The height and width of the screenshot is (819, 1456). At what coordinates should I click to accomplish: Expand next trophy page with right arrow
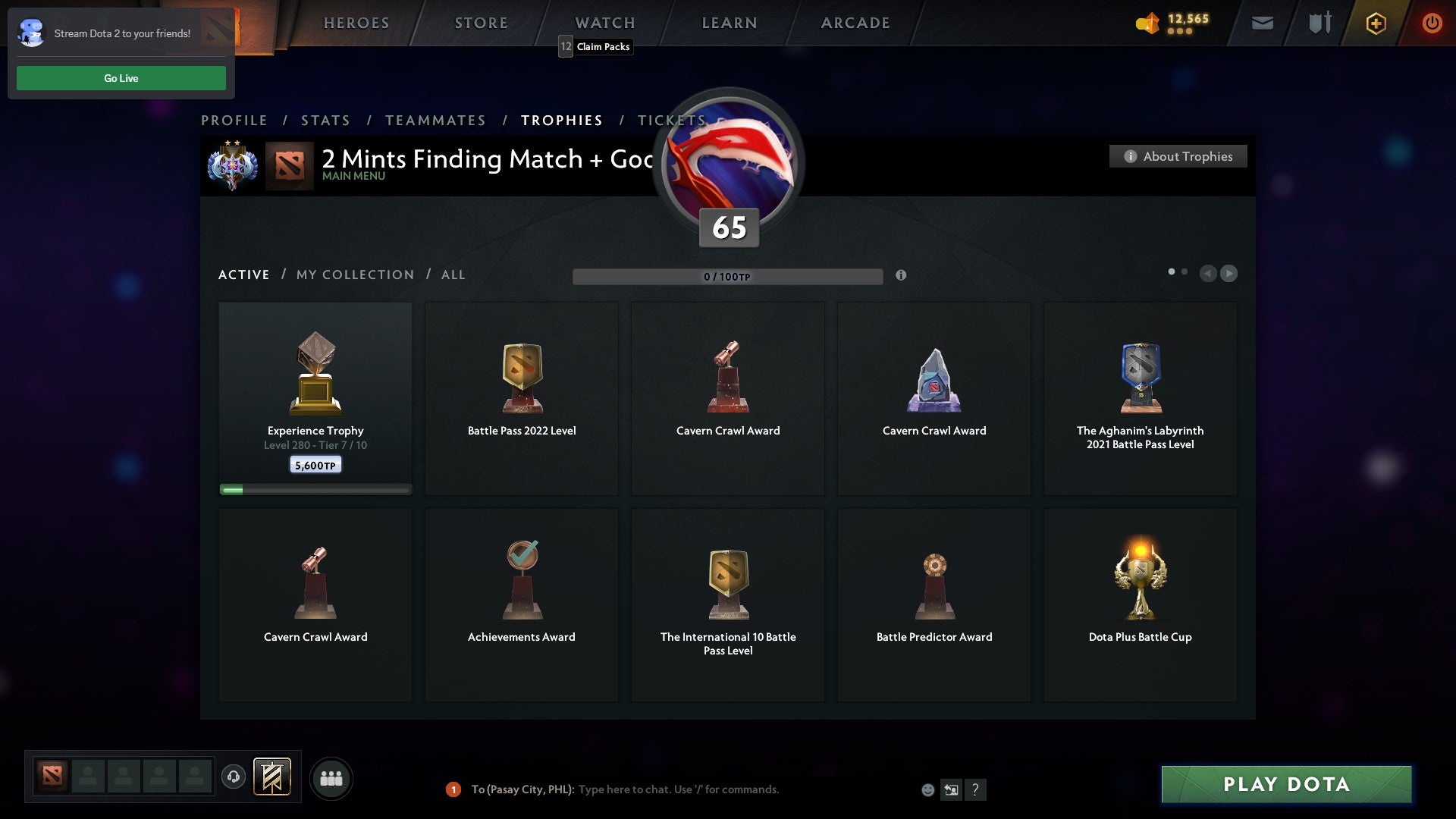[x=1229, y=274]
